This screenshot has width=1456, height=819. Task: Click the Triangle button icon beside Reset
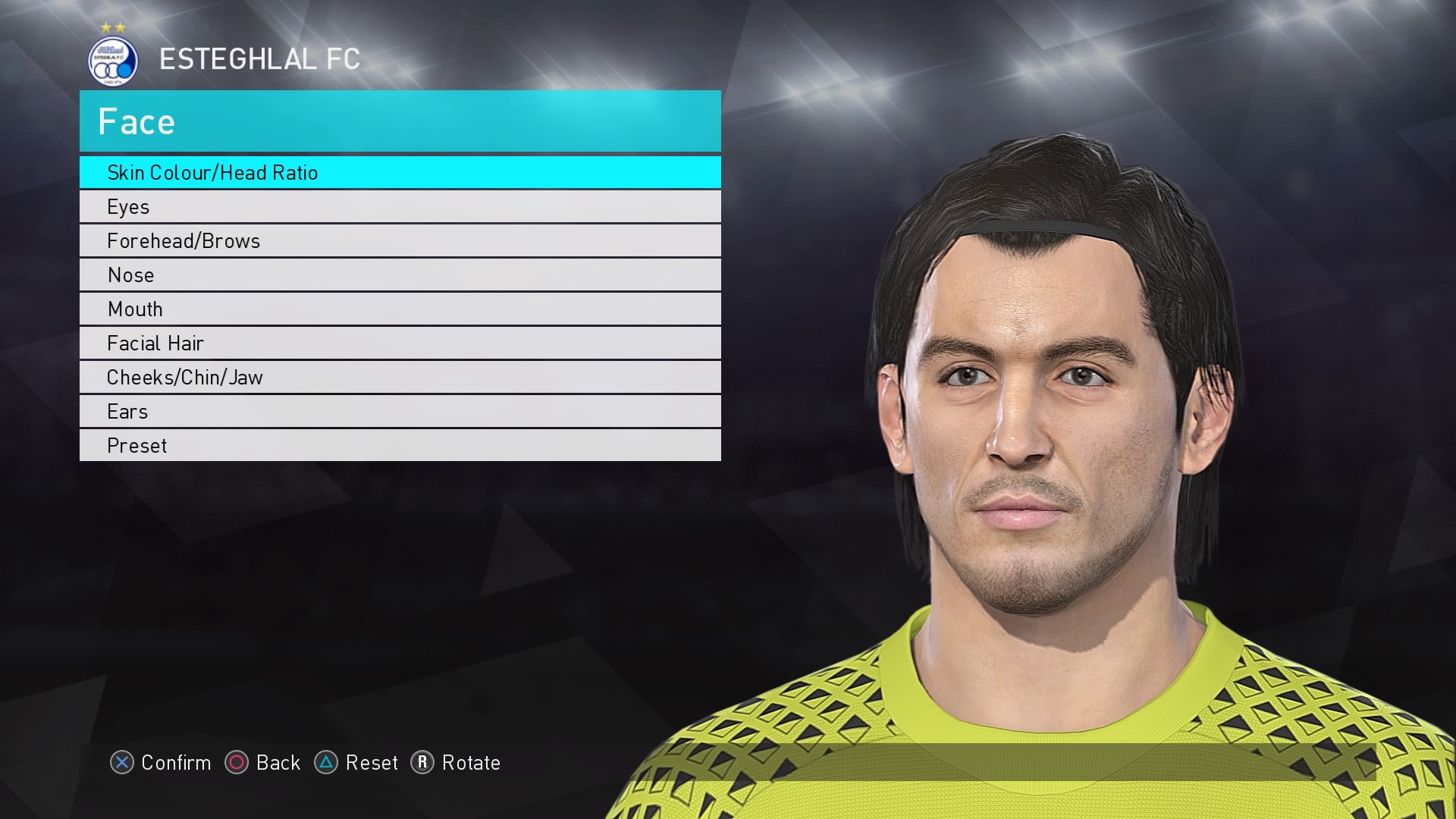(x=327, y=763)
